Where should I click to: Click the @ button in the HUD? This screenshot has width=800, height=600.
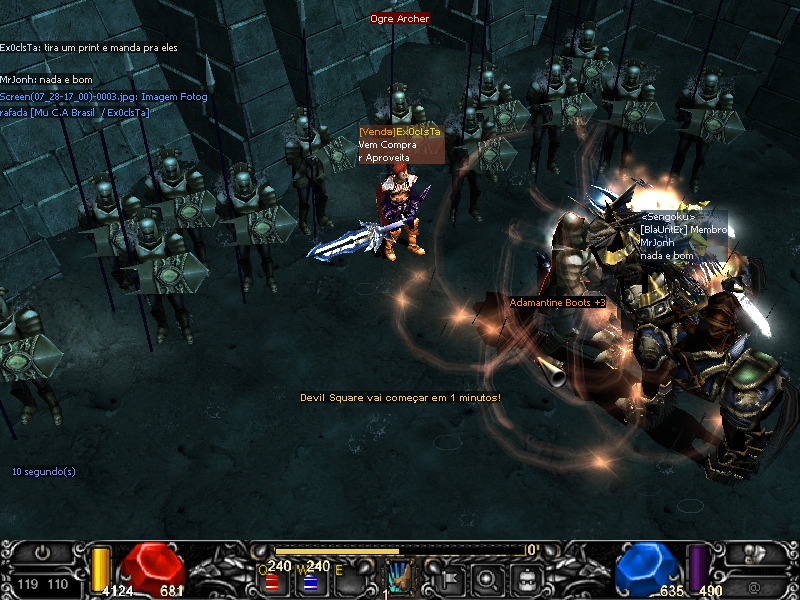(x=754, y=585)
